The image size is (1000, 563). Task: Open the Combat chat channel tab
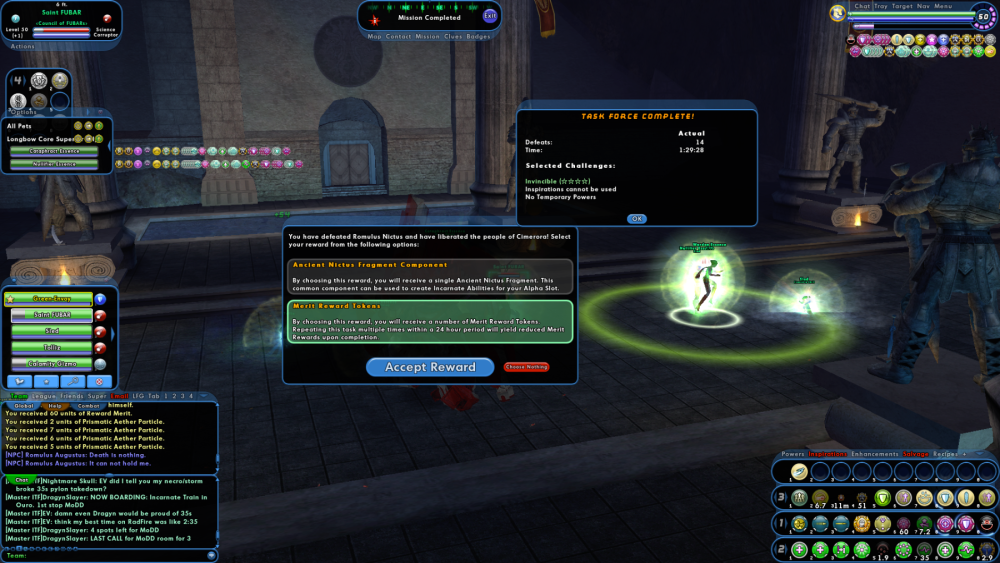(x=88, y=406)
